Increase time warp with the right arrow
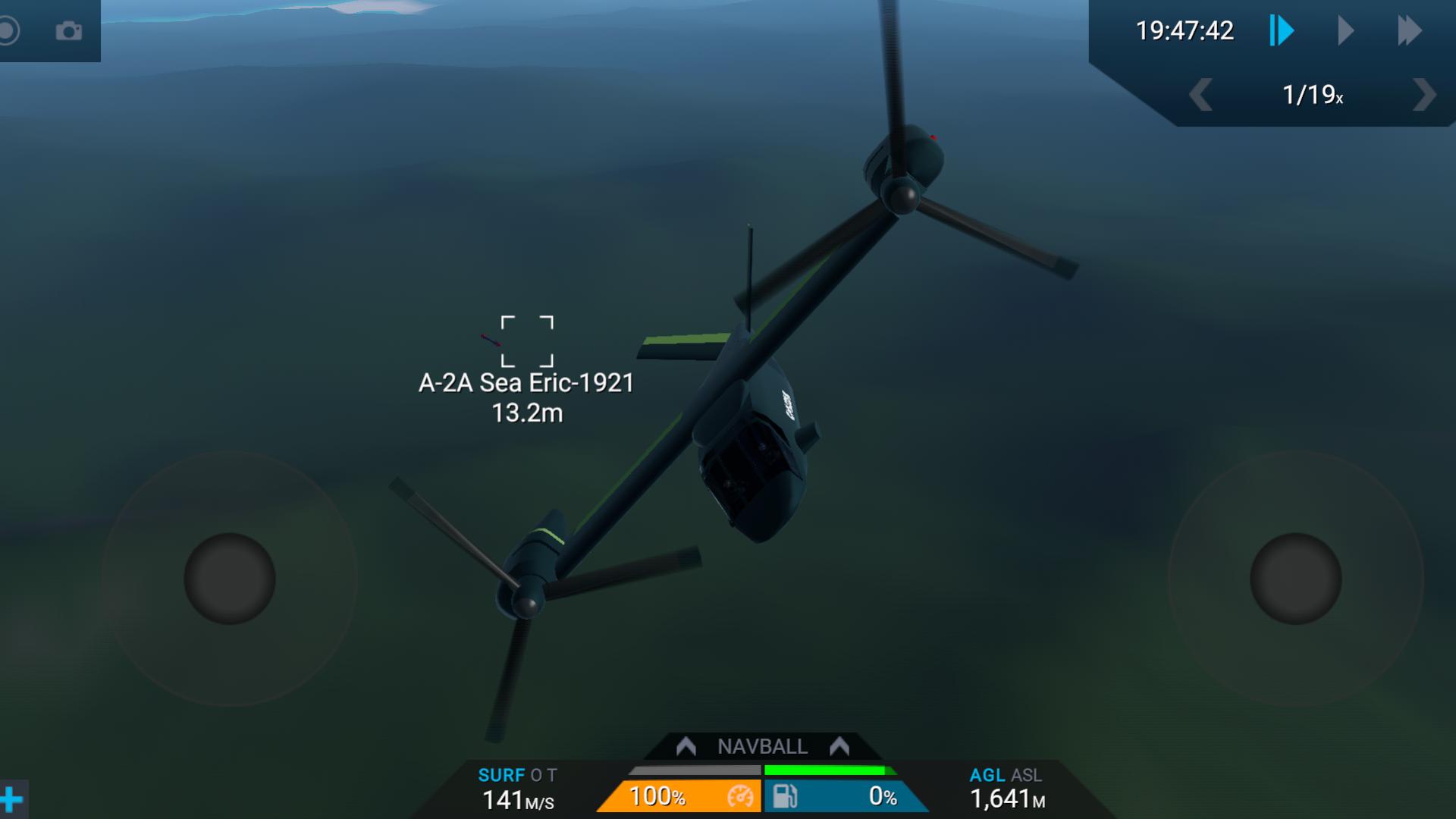 pyautogui.click(x=1423, y=96)
